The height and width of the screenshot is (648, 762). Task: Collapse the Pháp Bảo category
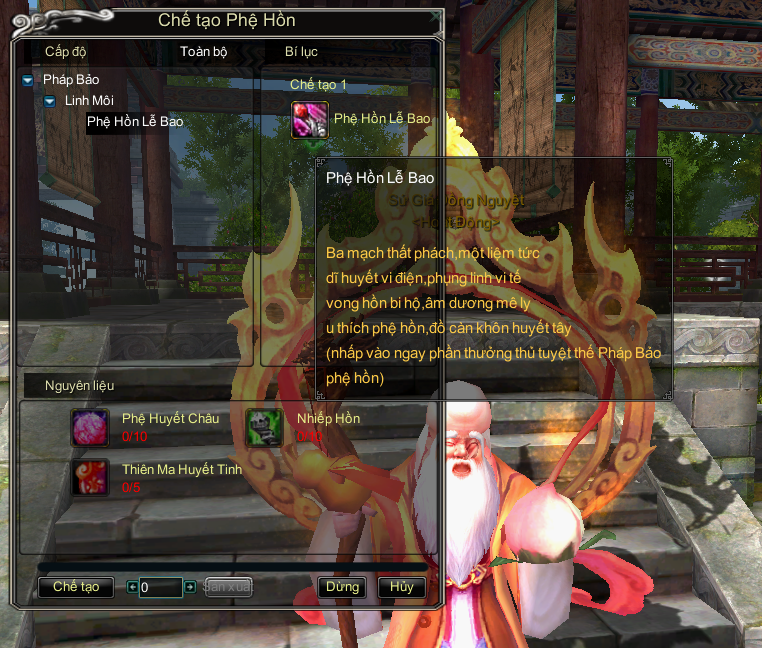click(x=27, y=80)
